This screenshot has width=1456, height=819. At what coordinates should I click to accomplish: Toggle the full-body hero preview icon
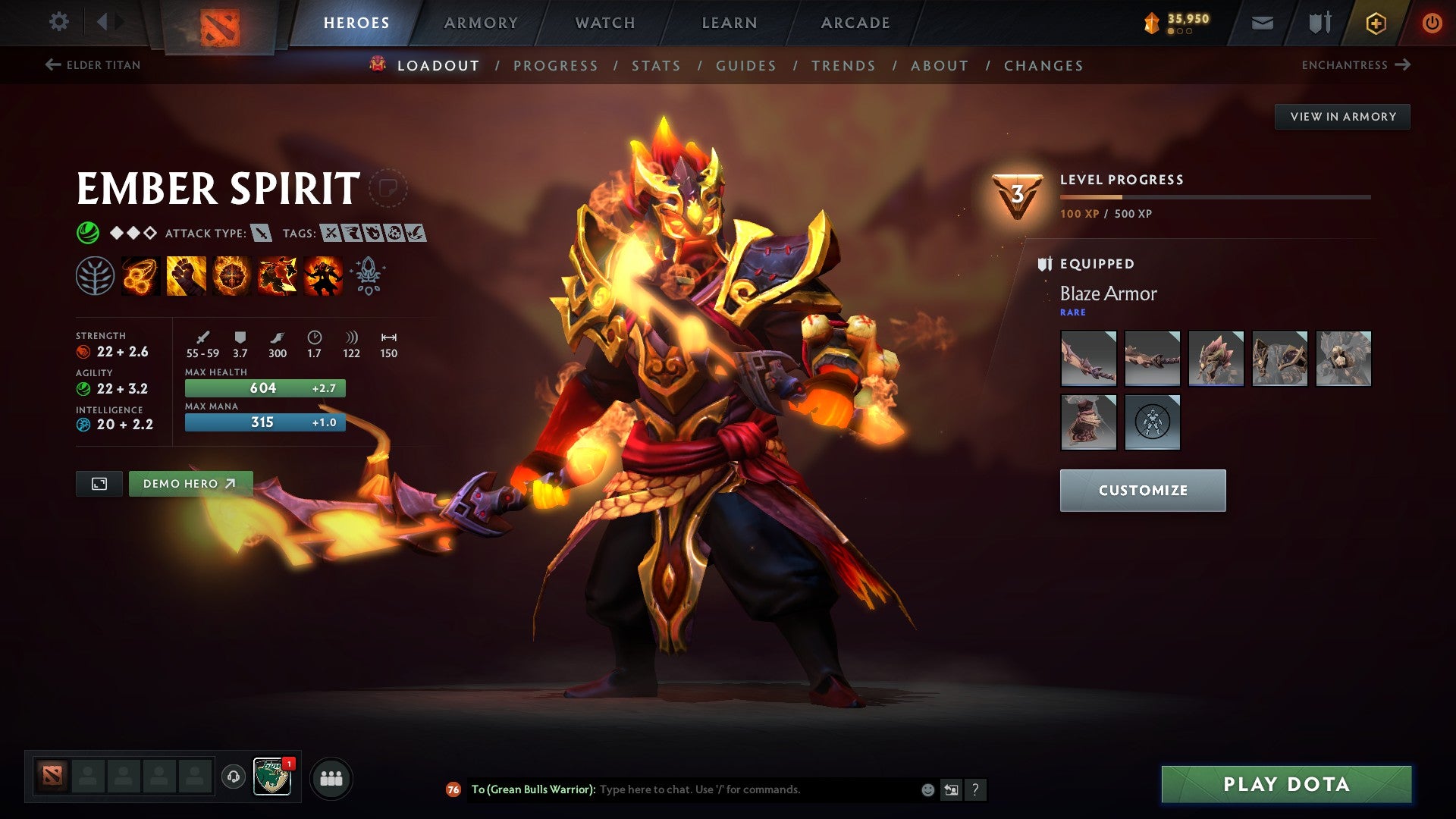coord(101,483)
